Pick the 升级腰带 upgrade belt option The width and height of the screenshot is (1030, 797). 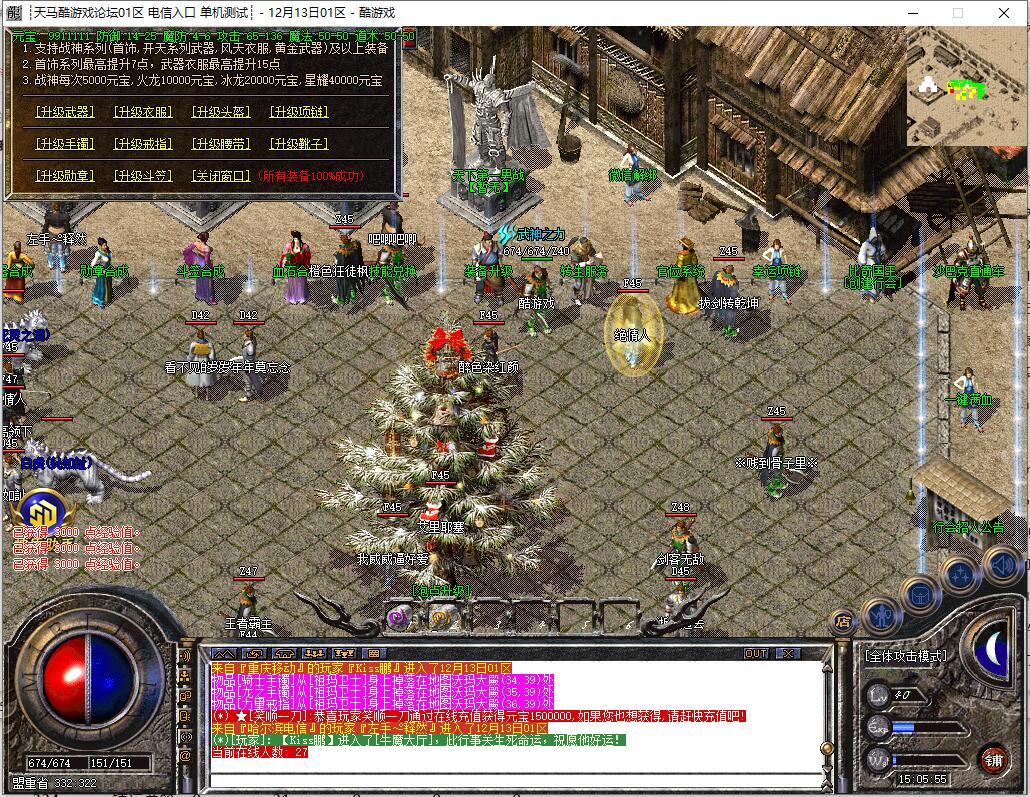(x=220, y=144)
